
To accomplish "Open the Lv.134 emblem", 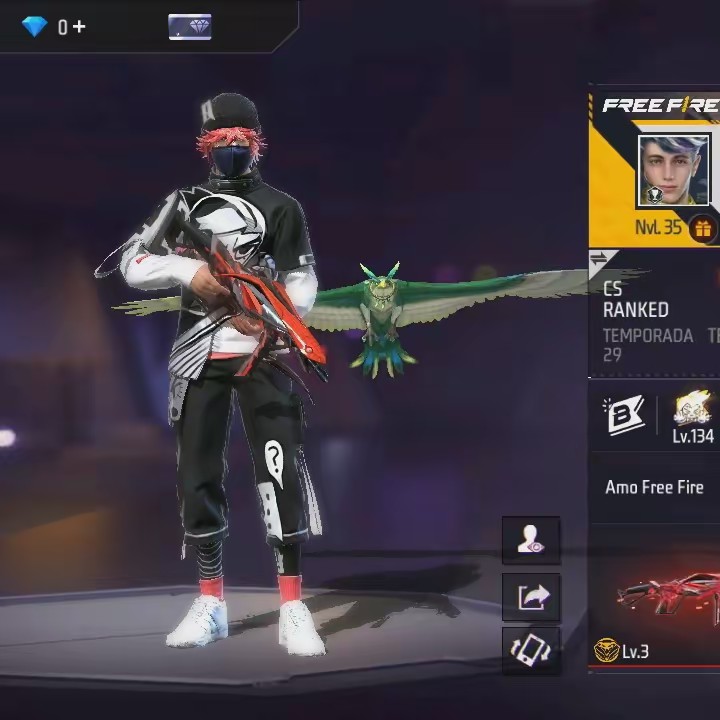I will point(692,417).
